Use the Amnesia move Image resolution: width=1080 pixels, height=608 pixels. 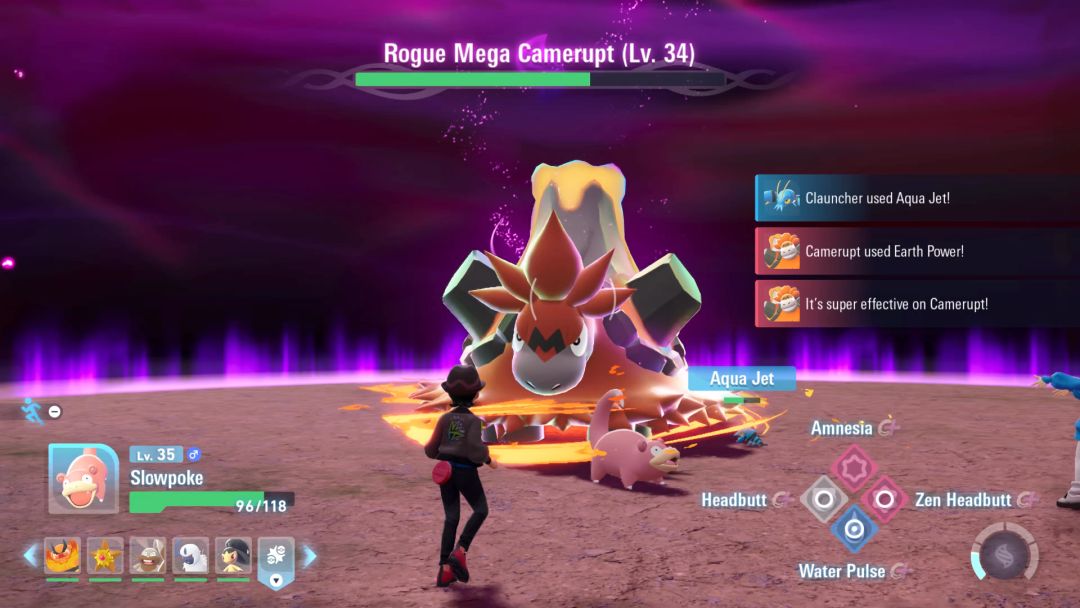[853, 467]
